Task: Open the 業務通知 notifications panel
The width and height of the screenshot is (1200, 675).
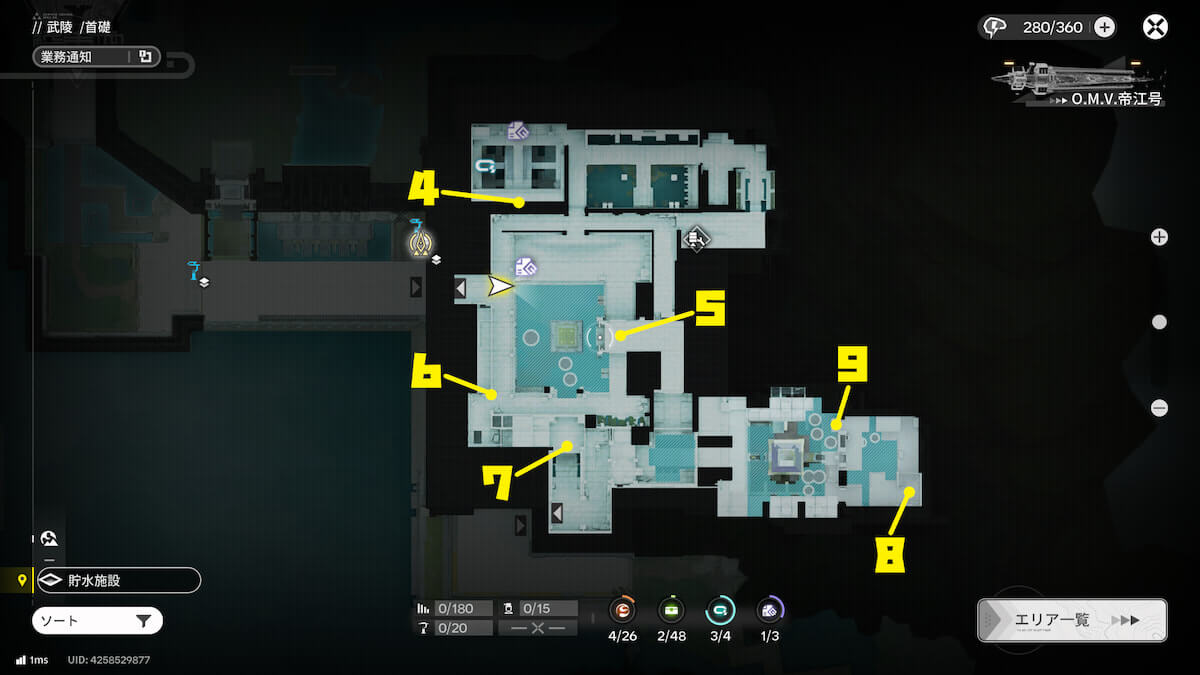Action: (x=97, y=57)
